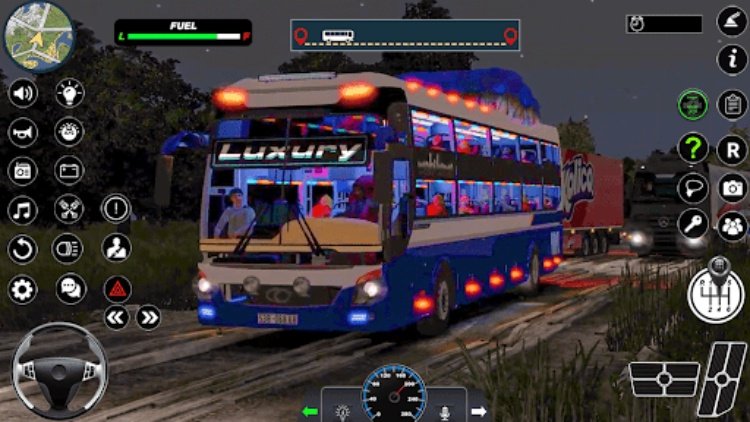Viewport: 750px width, 422px height.
Task: Open the radio icon
Action: click(x=22, y=171)
